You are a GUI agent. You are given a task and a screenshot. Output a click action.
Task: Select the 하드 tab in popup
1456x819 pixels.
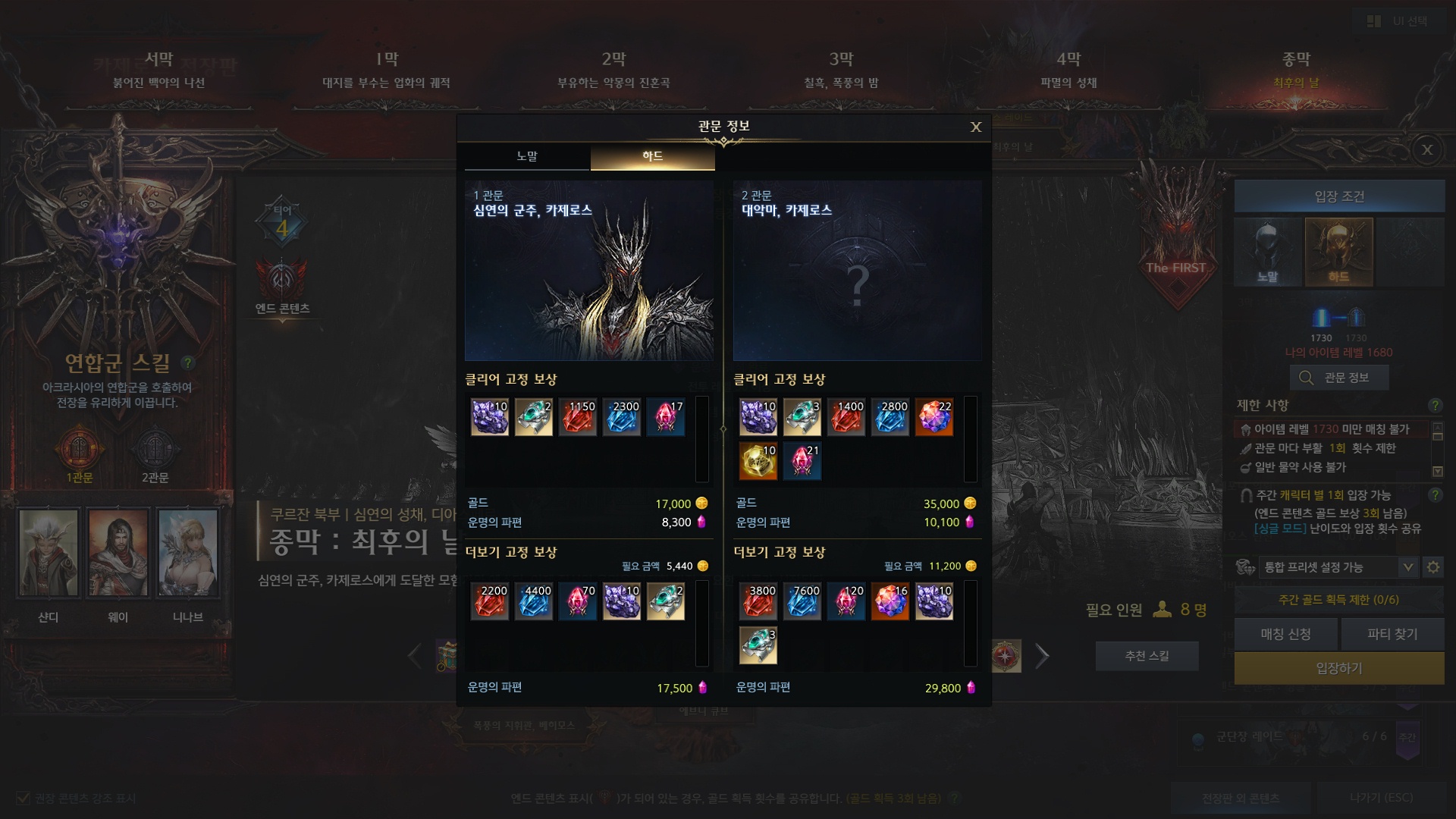click(x=652, y=156)
